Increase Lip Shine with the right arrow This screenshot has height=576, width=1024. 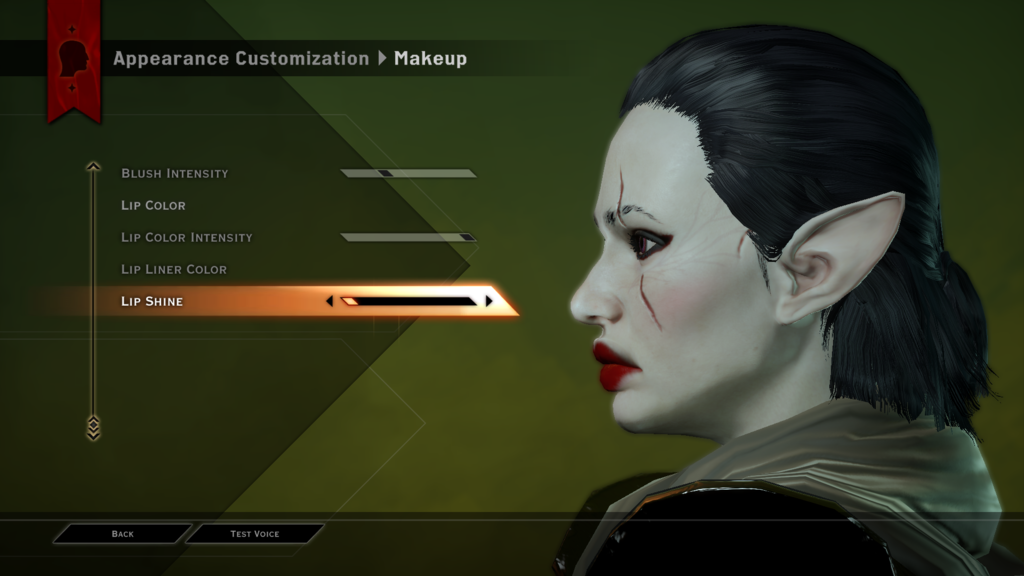pyautogui.click(x=489, y=301)
